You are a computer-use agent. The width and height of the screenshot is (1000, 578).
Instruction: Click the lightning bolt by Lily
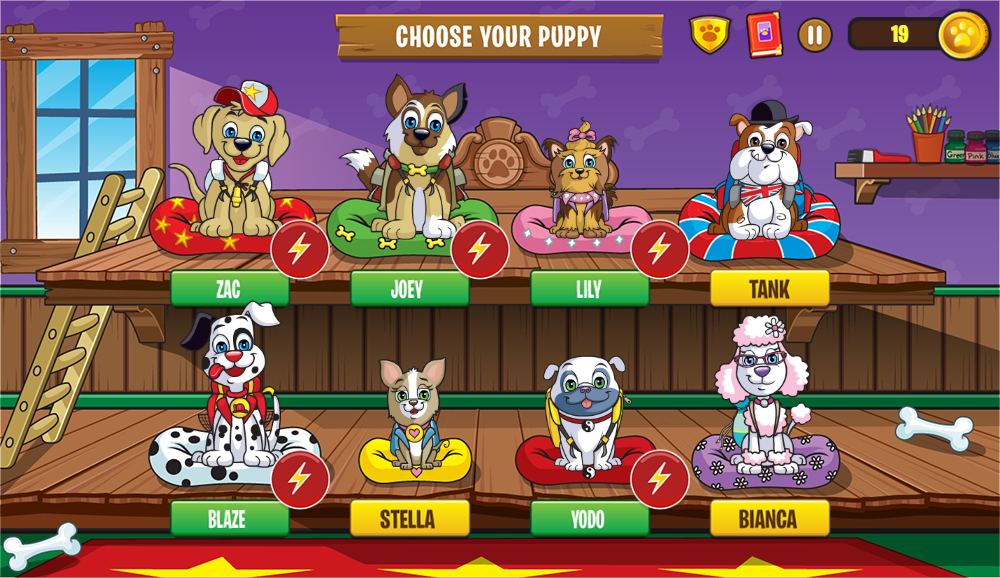click(x=660, y=249)
